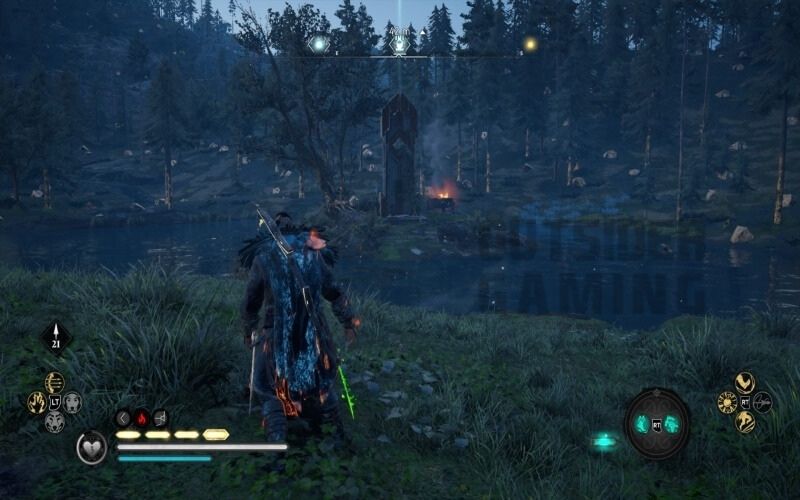800x500 pixels.
Task: Activate the gold kicking figure ability
Action: pyautogui.click(x=744, y=422)
